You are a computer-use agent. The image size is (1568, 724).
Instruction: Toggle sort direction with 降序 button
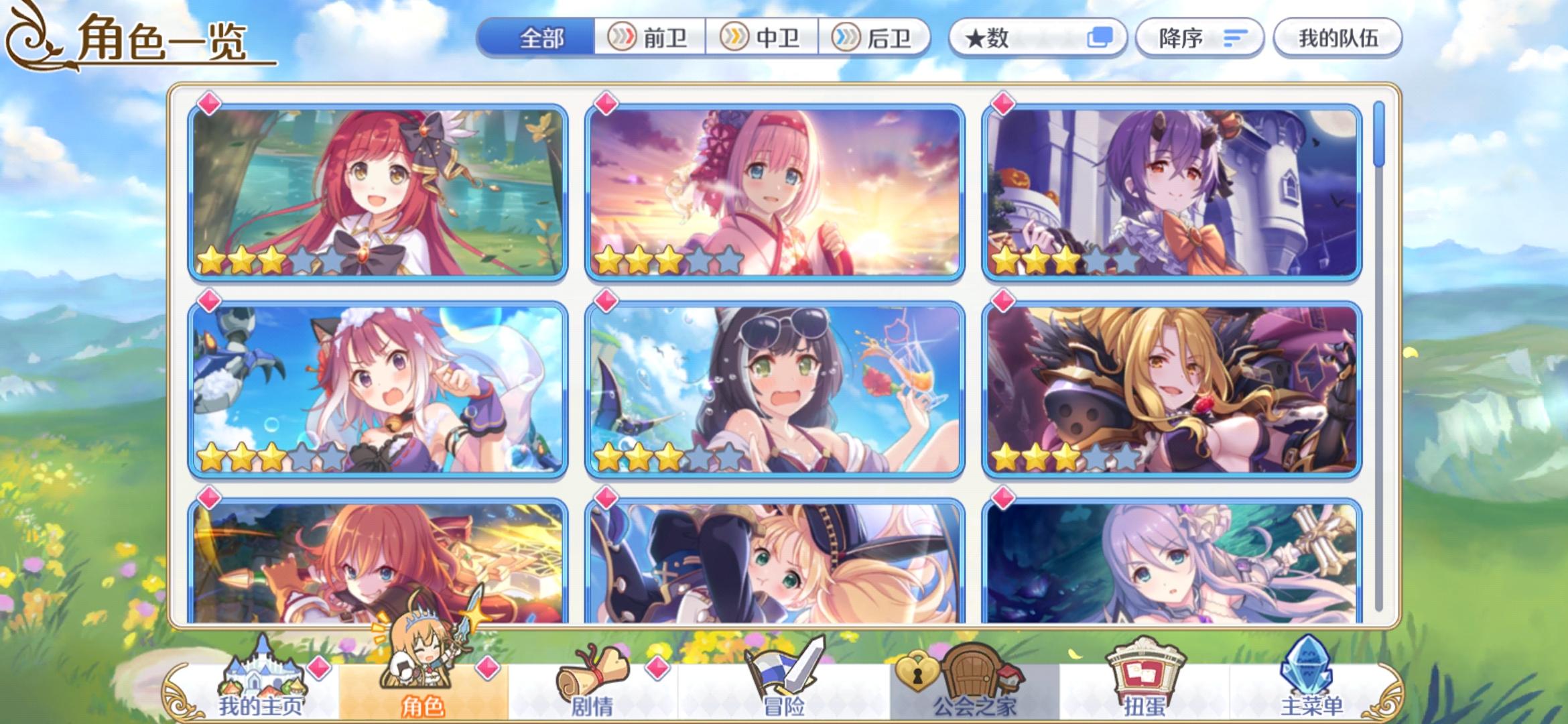click(1200, 38)
